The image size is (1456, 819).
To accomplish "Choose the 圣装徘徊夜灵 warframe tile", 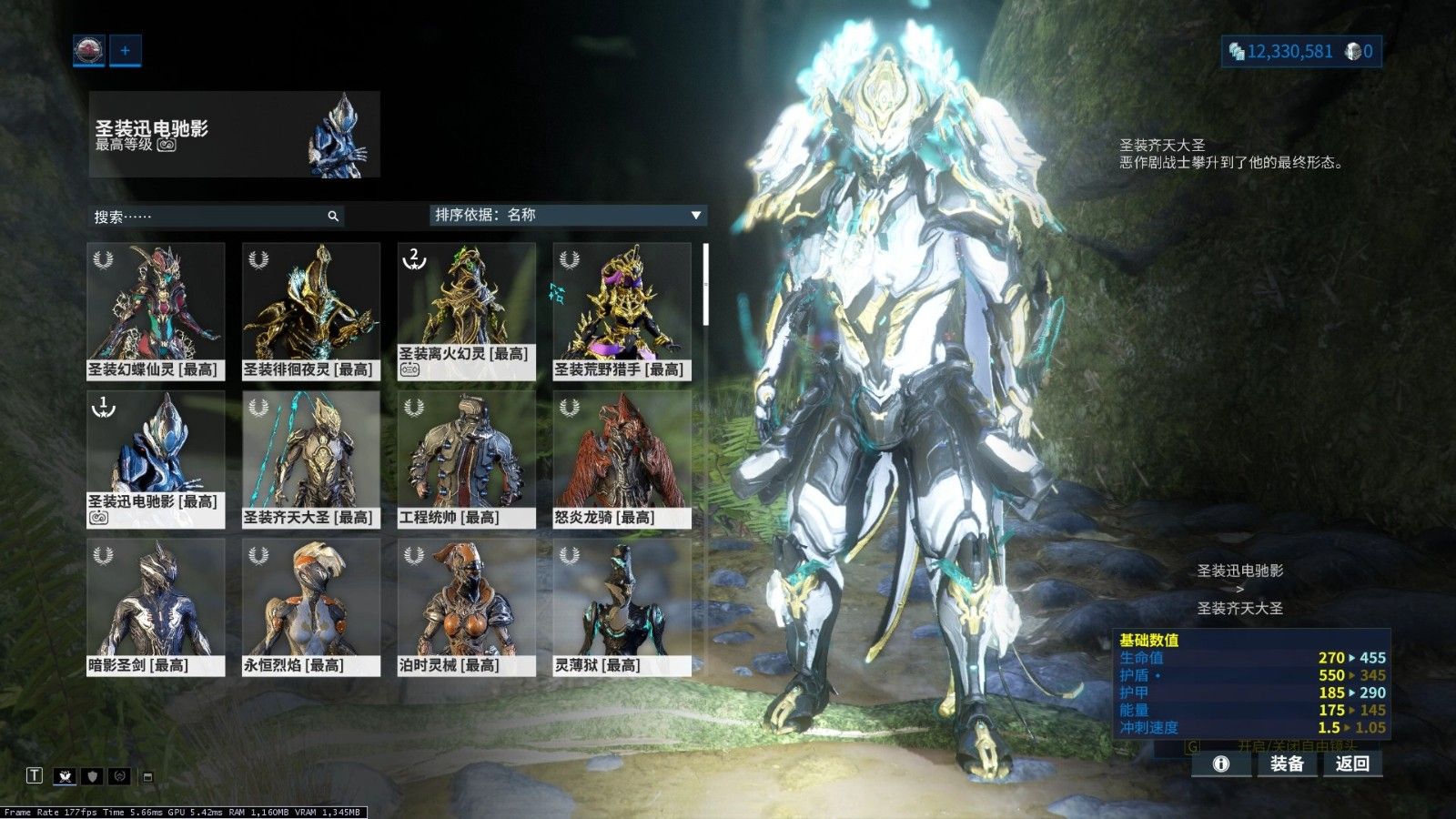I will 310,311.
